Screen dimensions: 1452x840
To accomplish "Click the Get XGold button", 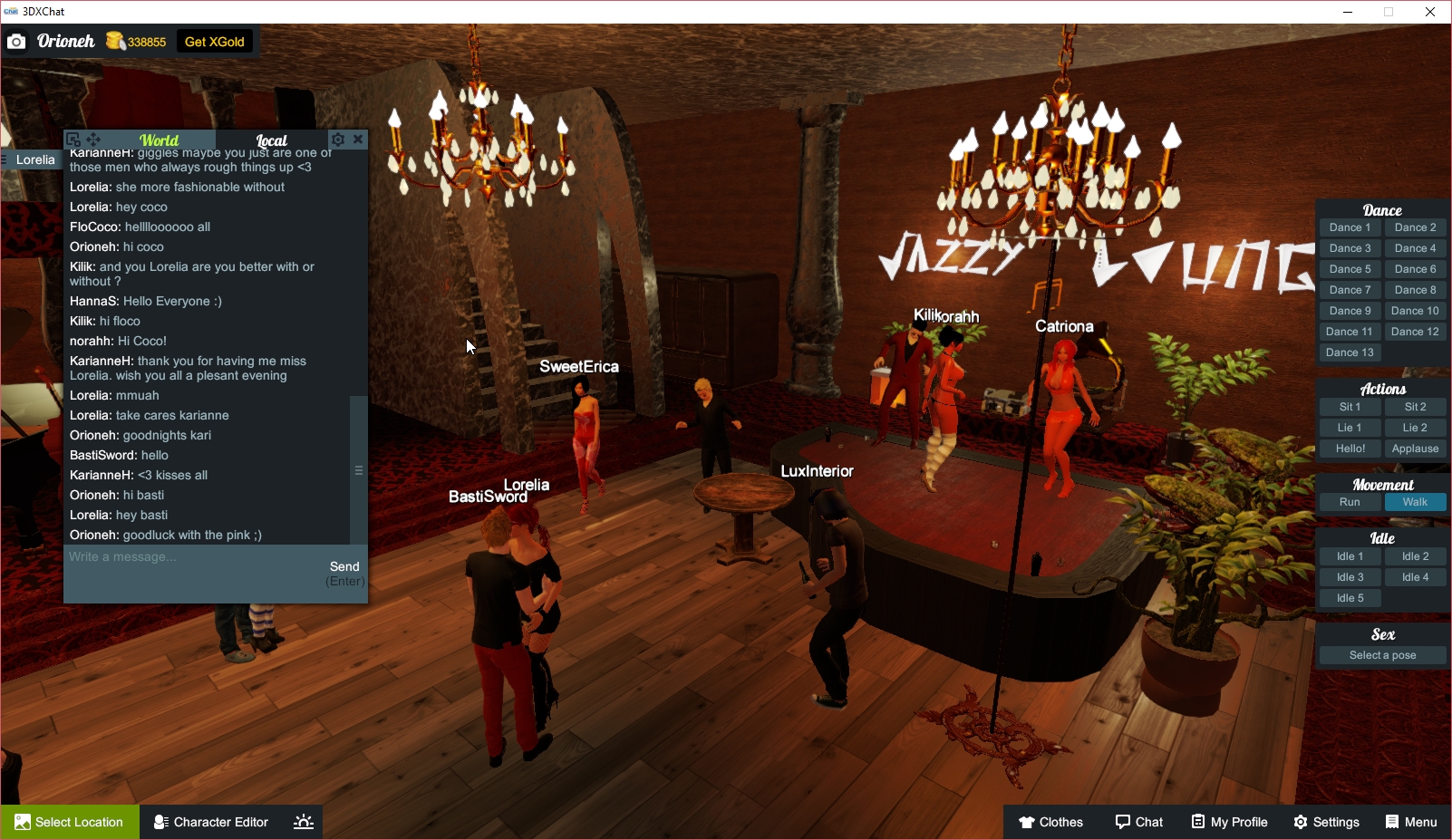I will click(214, 41).
